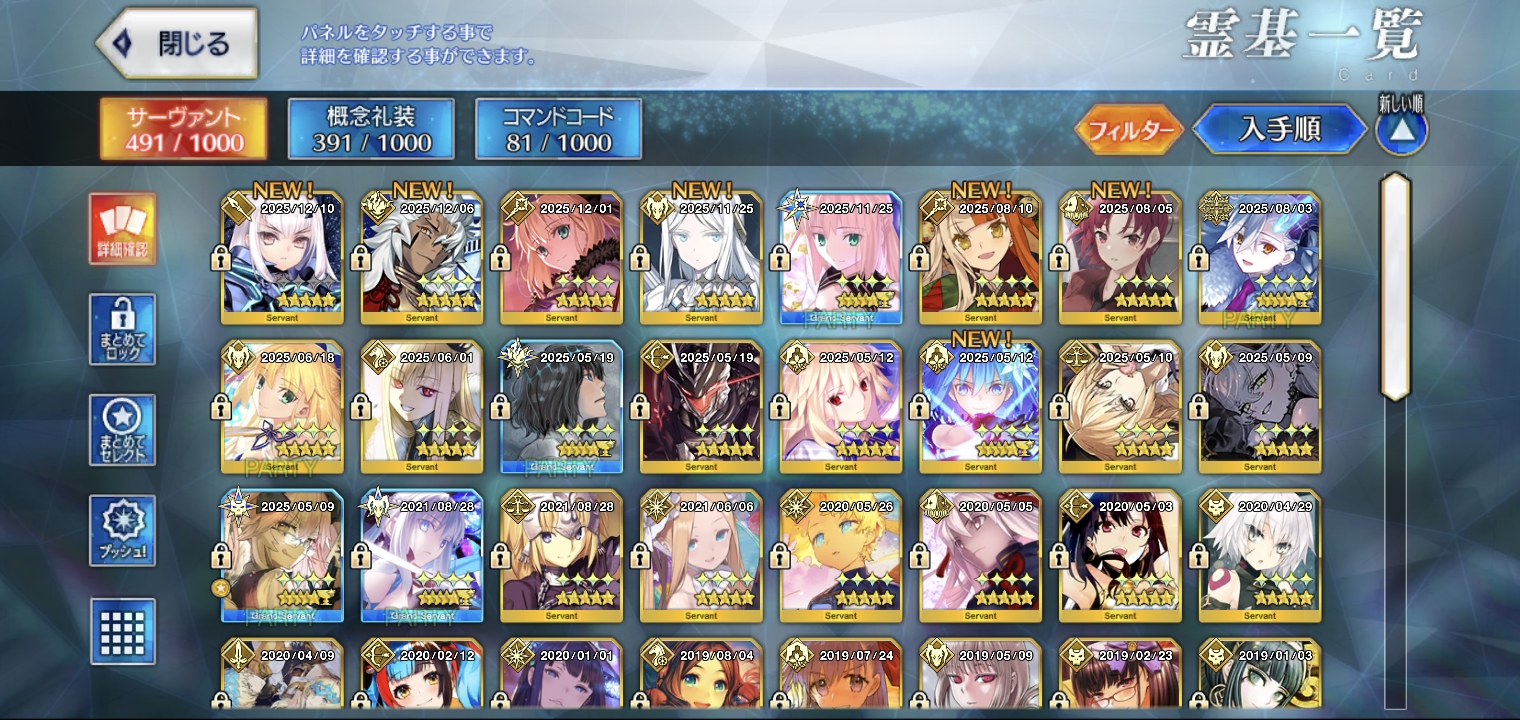Screen dimensions: 1520x720
Task: Change sort order via 入手順 button
Action: (1279, 129)
